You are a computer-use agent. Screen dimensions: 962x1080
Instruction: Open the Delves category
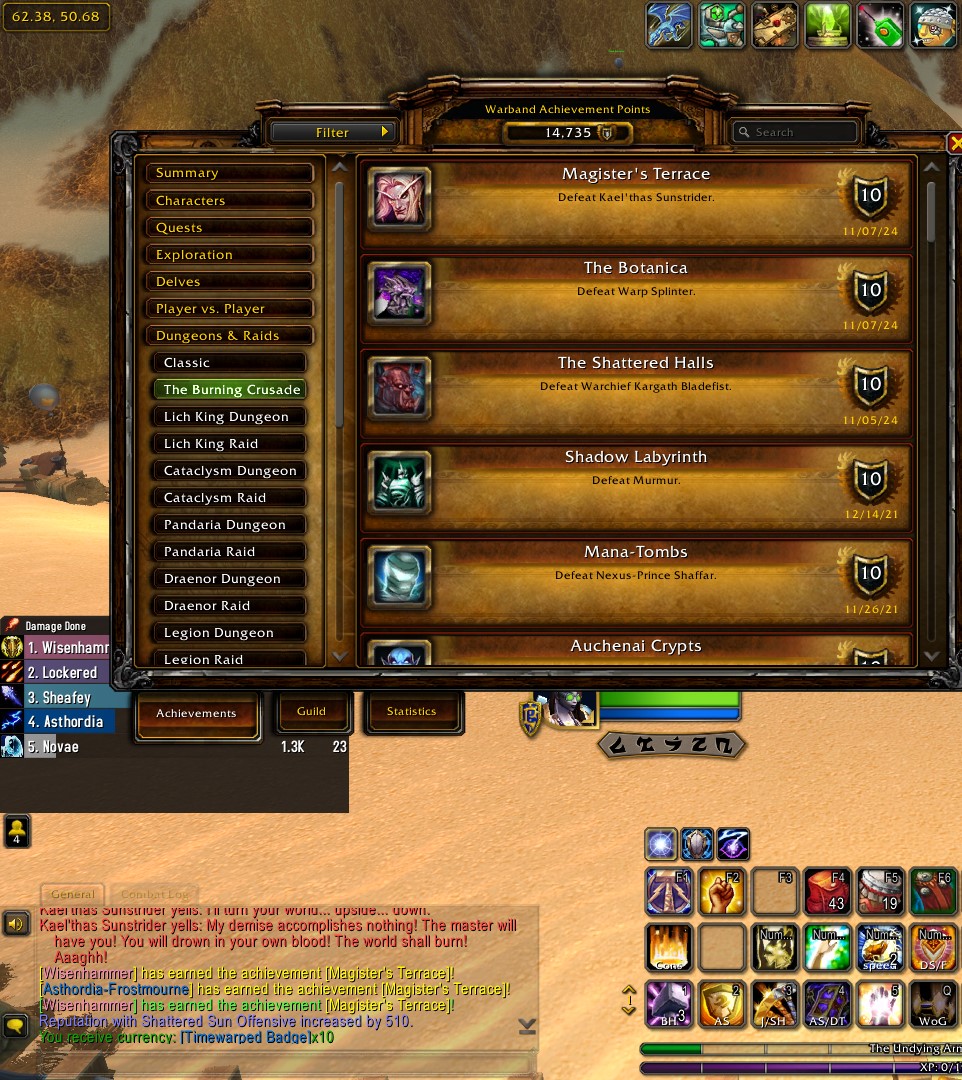pyautogui.click(x=230, y=282)
